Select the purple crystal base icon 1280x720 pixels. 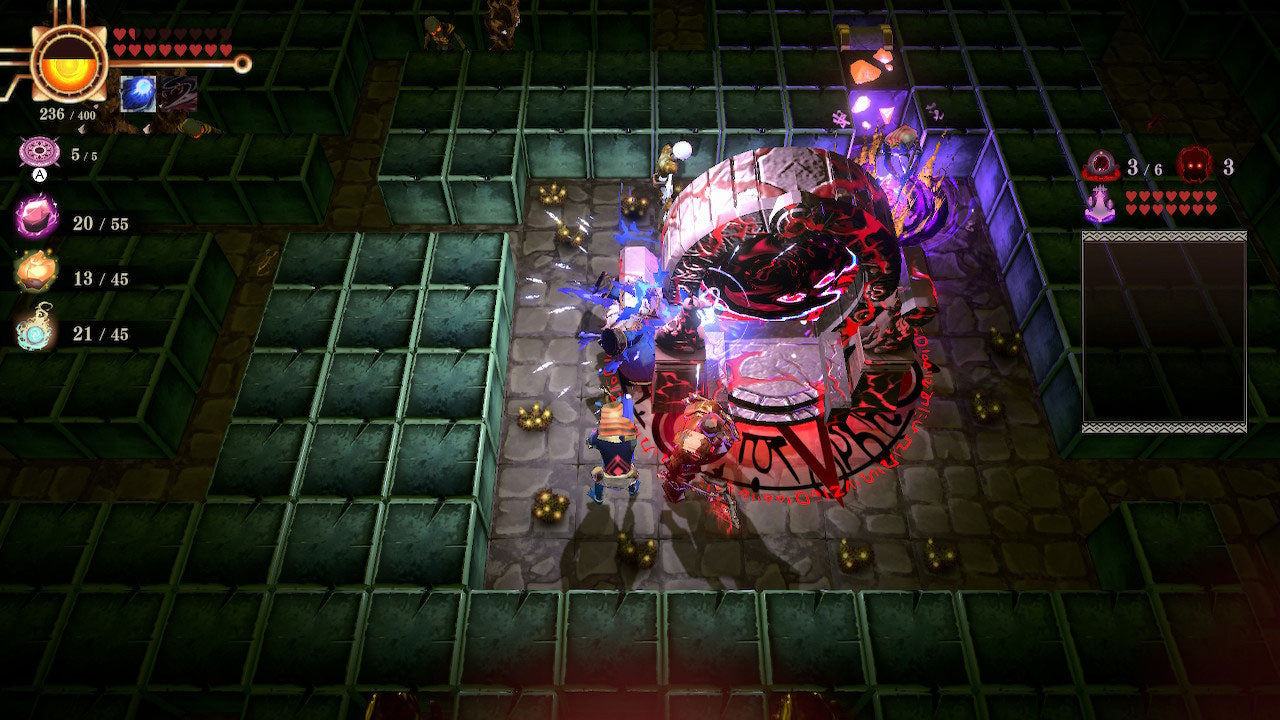(x=1101, y=204)
